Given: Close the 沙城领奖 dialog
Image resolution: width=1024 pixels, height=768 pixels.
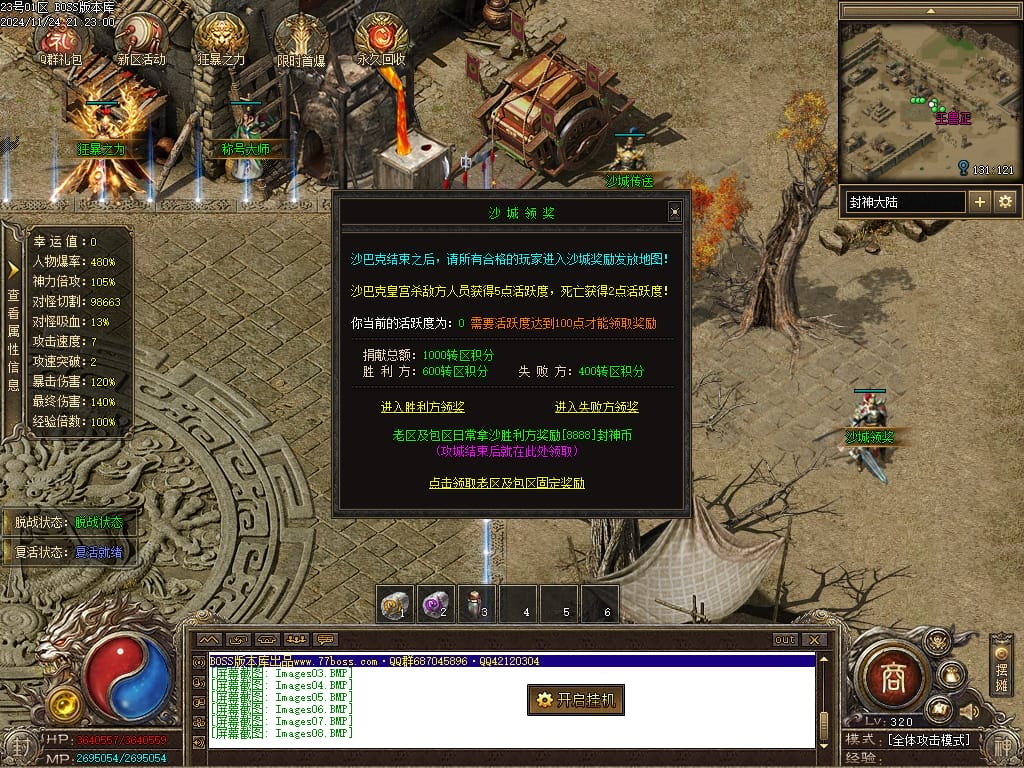Looking at the screenshot, I should (675, 211).
